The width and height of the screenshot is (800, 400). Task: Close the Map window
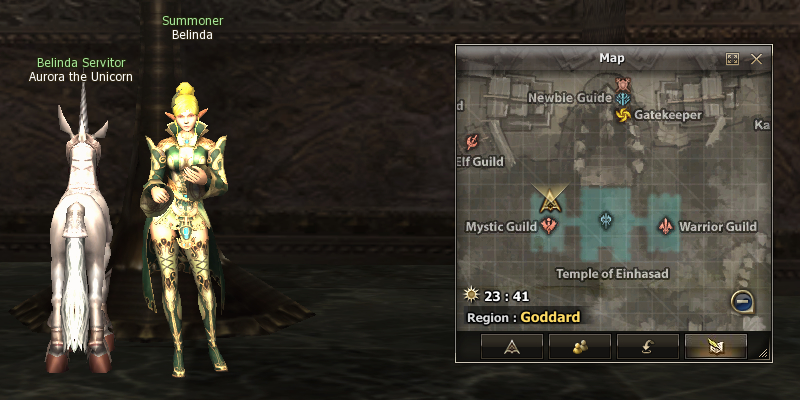pyautogui.click(x=756, y=59)
